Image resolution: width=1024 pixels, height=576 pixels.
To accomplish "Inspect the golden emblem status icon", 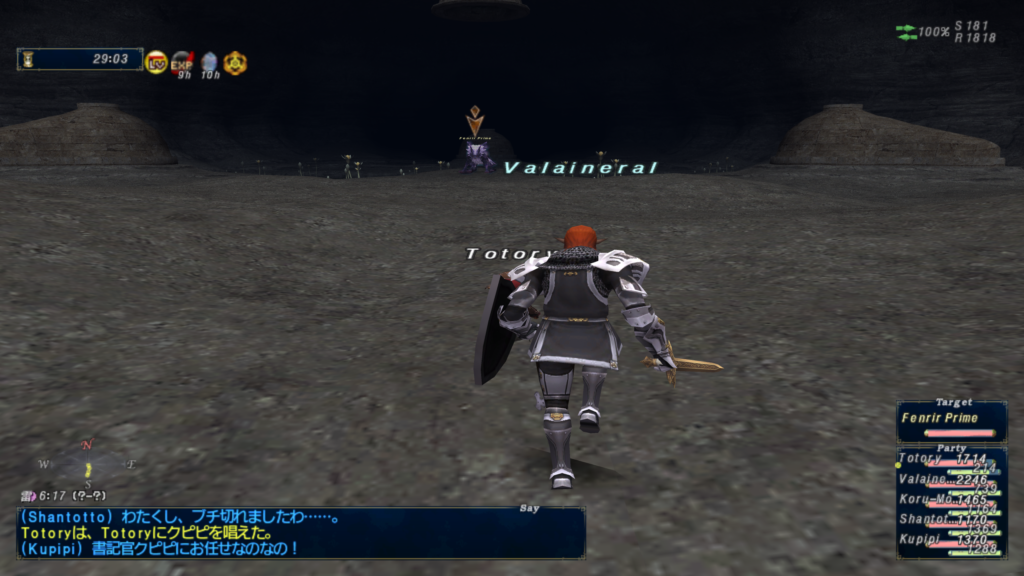I will click(235, 63).
